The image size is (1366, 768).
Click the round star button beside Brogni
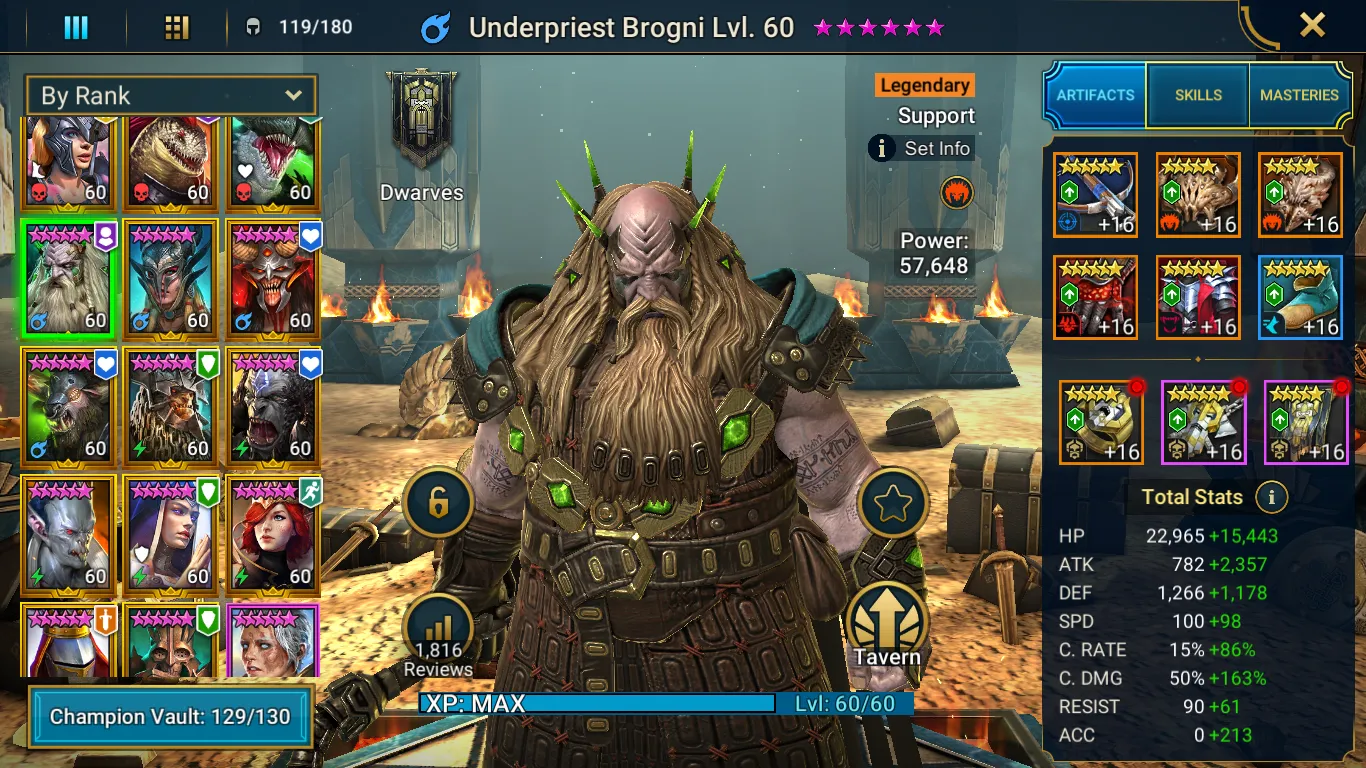[890, 505]
